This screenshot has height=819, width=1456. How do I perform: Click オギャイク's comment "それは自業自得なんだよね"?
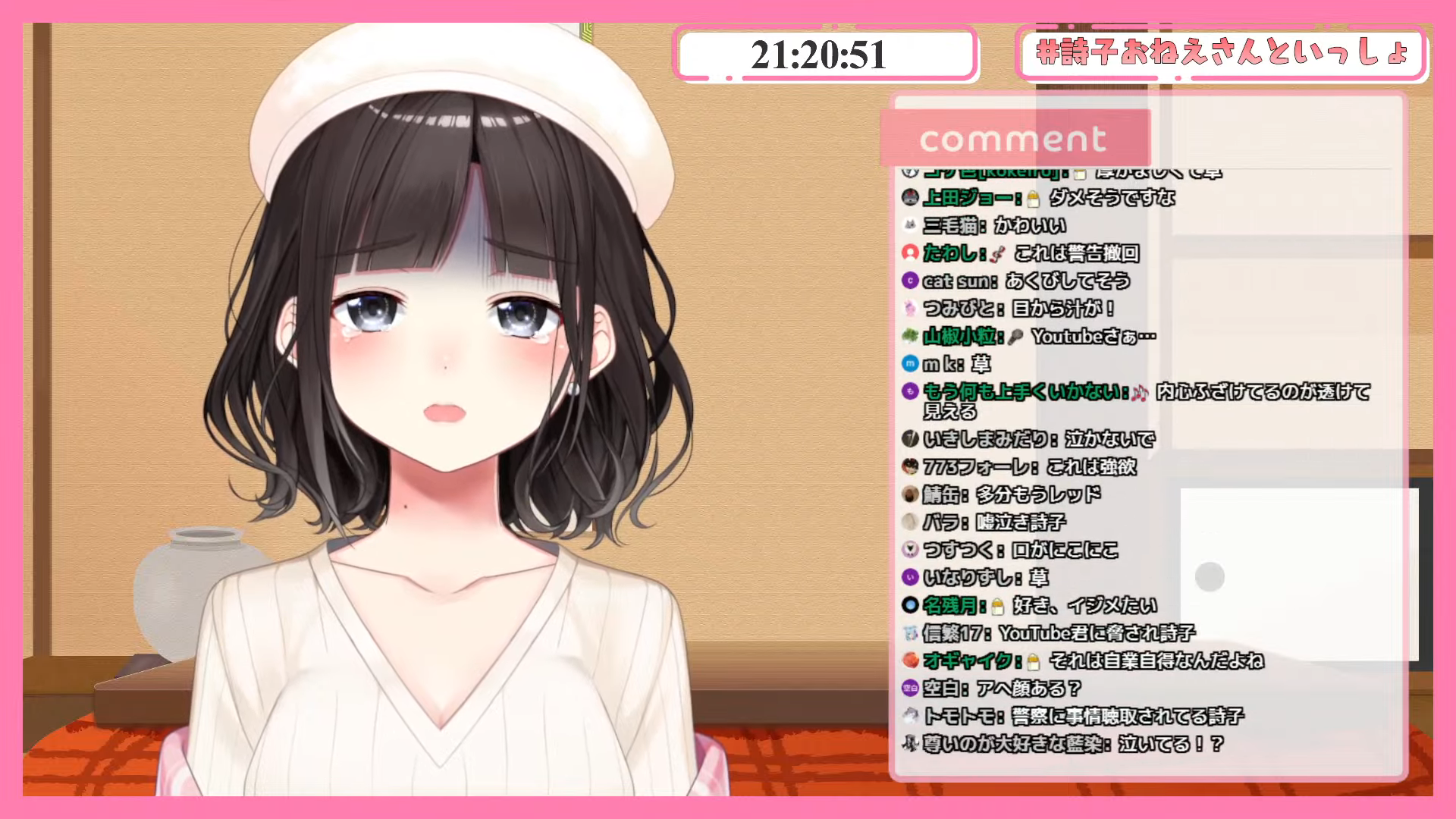pyautogui.click(x=1083, y=661)
